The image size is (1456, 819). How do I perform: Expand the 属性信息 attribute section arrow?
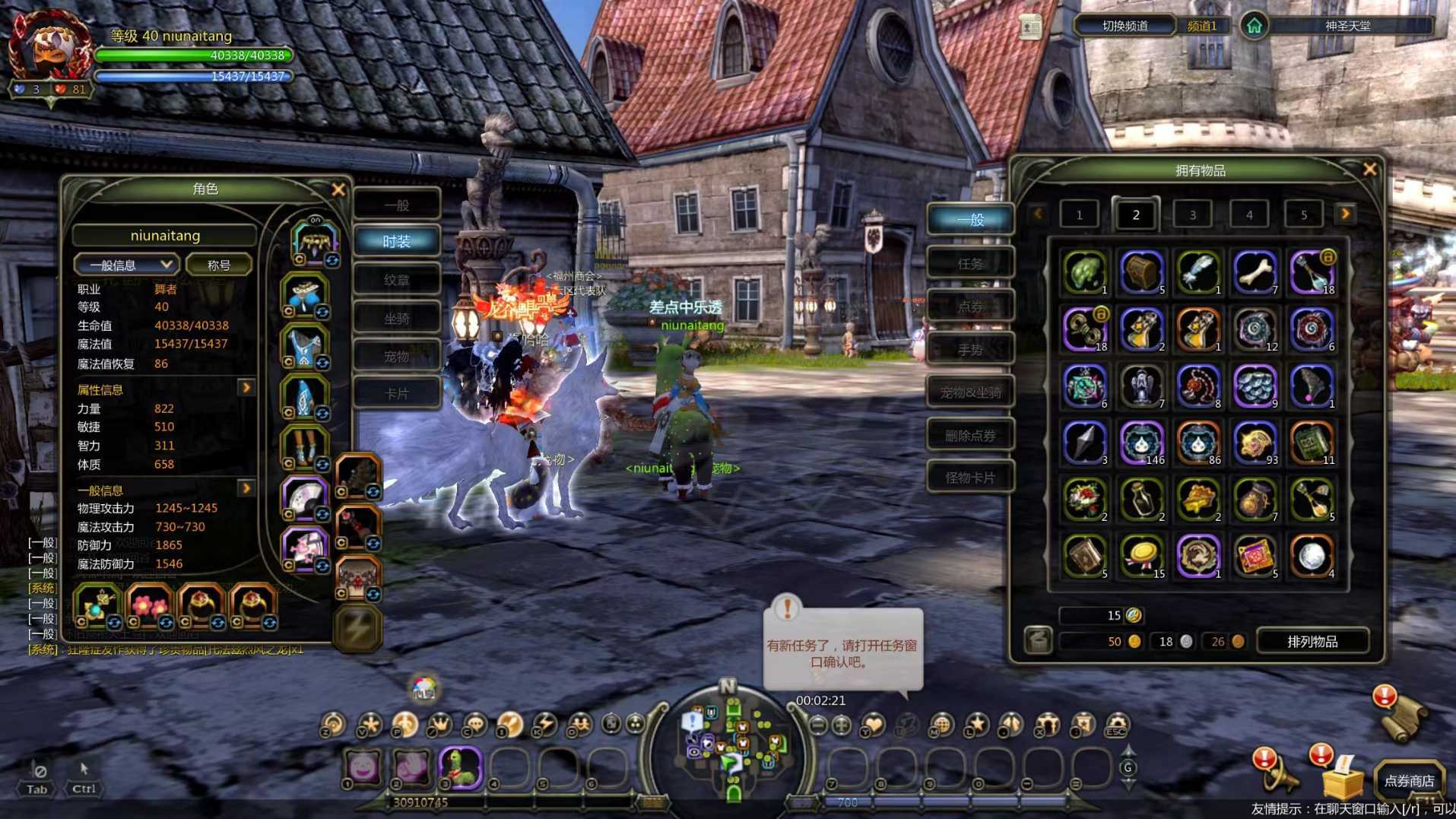[246, 388]
